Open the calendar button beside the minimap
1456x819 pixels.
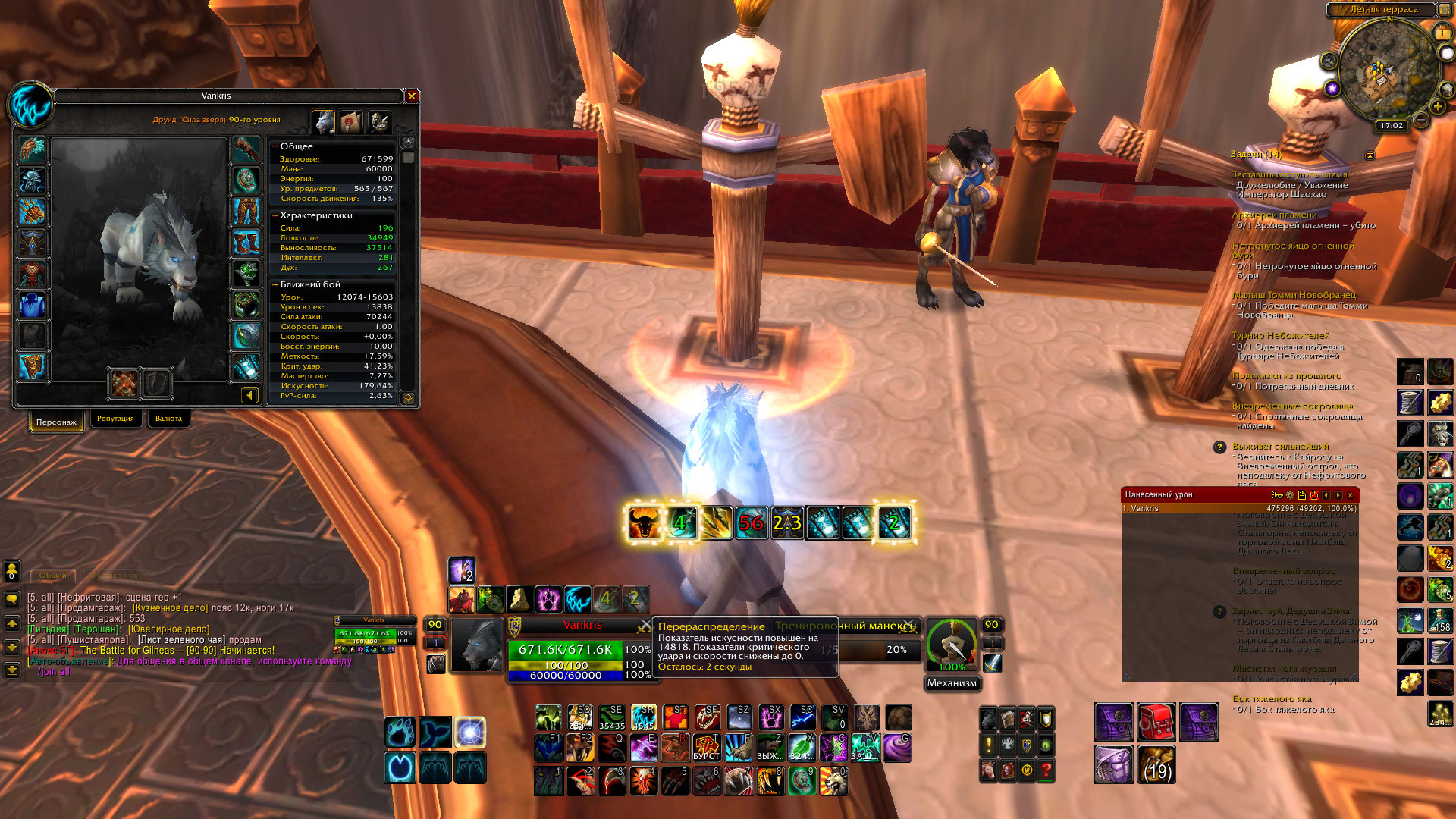(1442, 33)
